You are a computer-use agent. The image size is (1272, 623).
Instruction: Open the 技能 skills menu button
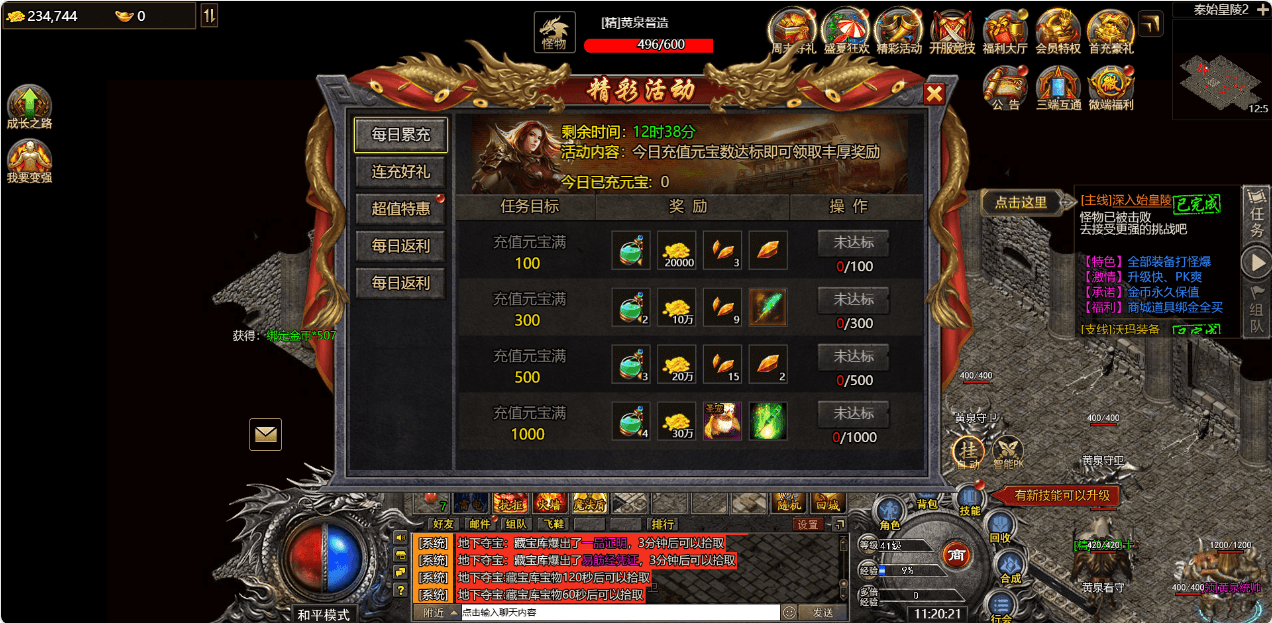(x=969, y=499)
